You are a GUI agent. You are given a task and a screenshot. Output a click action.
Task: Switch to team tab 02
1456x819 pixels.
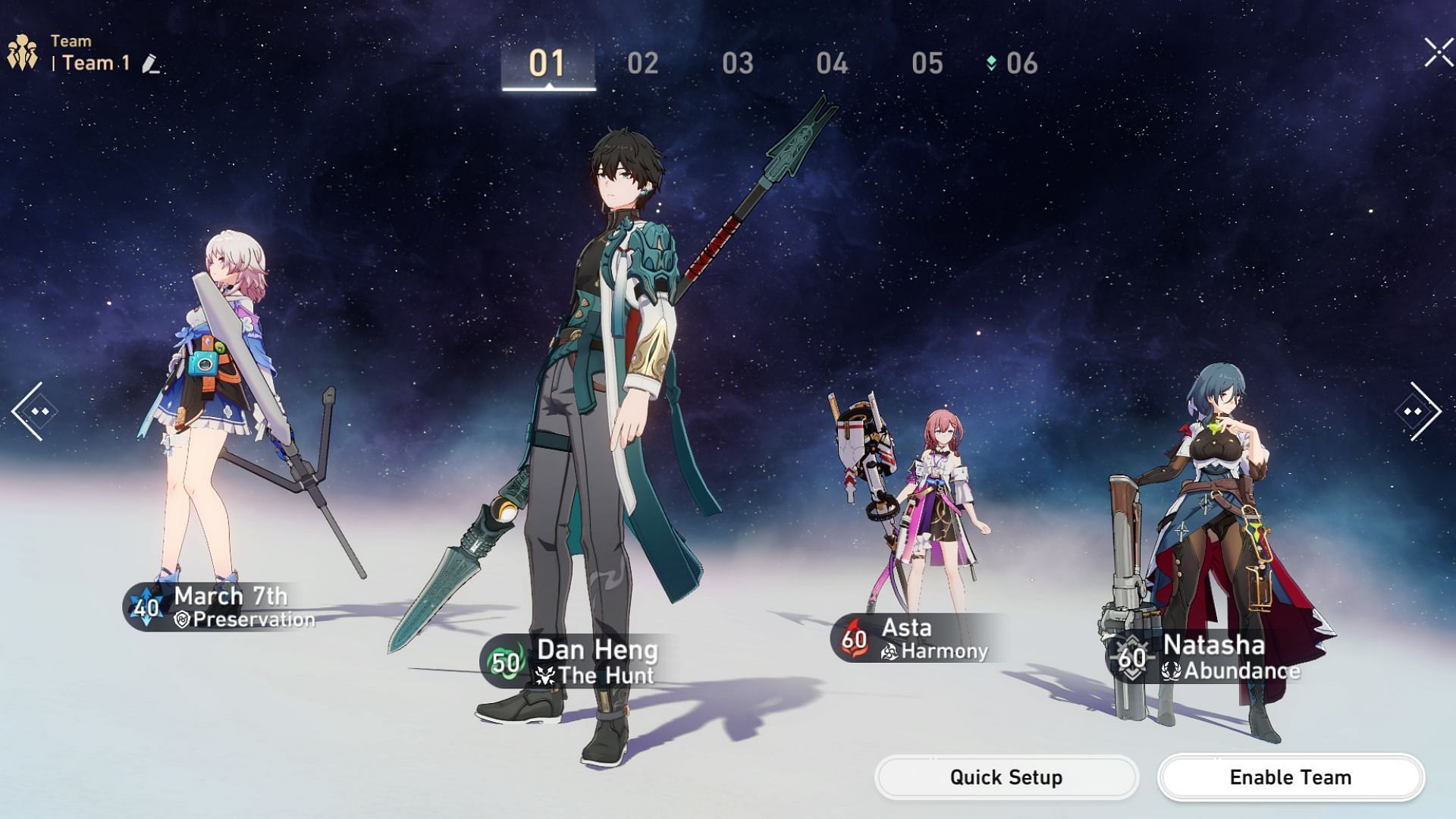click(642, 64)
